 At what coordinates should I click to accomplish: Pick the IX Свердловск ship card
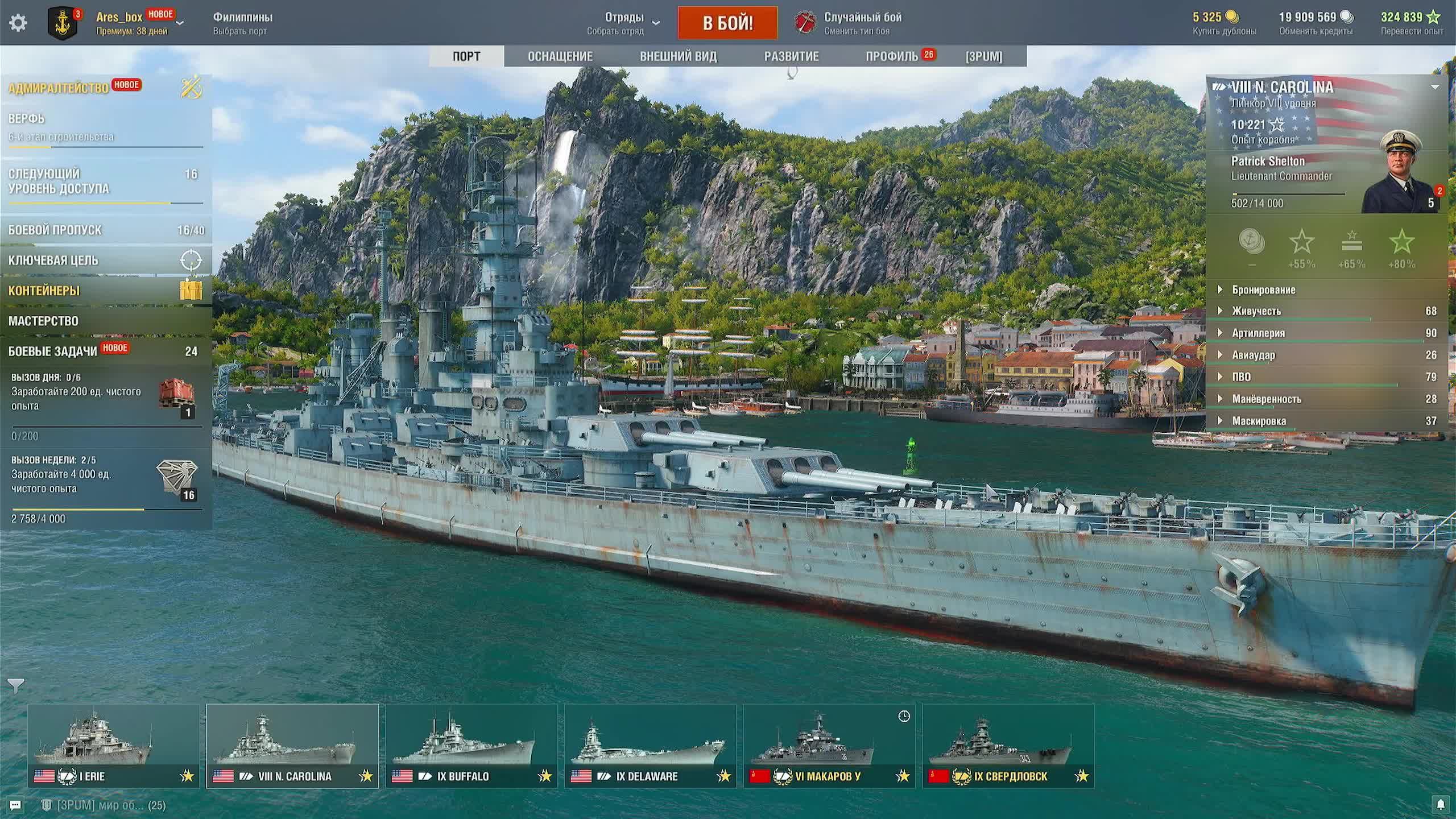click(1008, 746)
